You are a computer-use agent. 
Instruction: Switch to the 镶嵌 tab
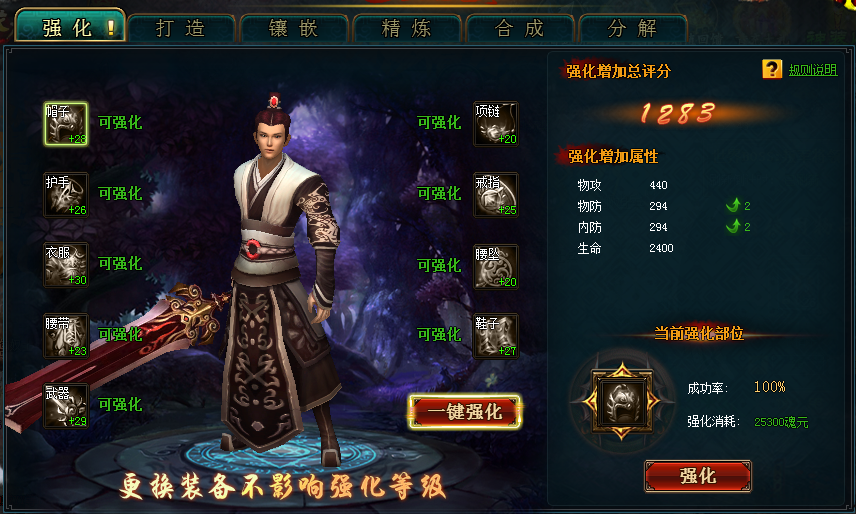click(x=294, y=28)
